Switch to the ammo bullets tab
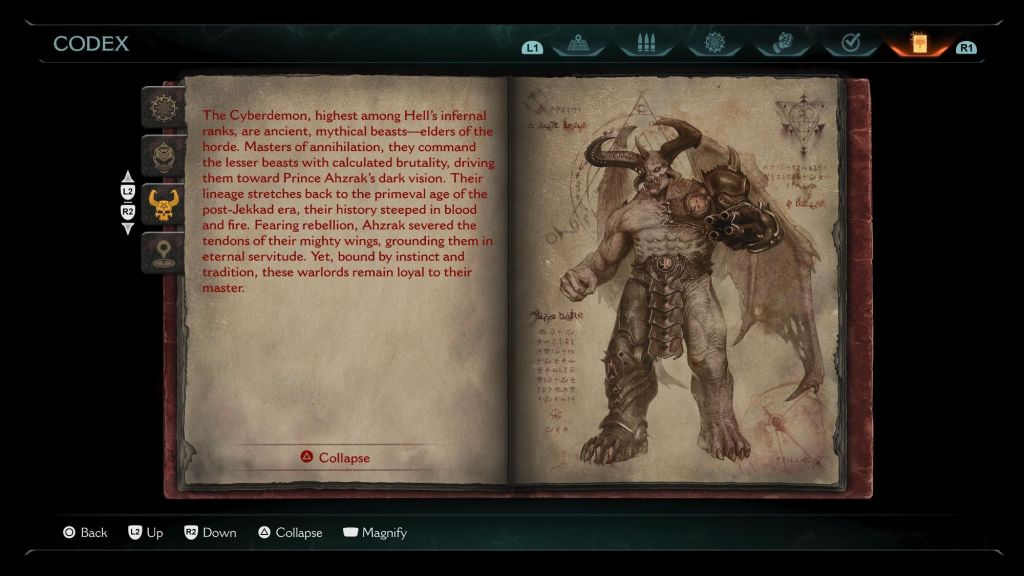 click(x=646, y=45)
